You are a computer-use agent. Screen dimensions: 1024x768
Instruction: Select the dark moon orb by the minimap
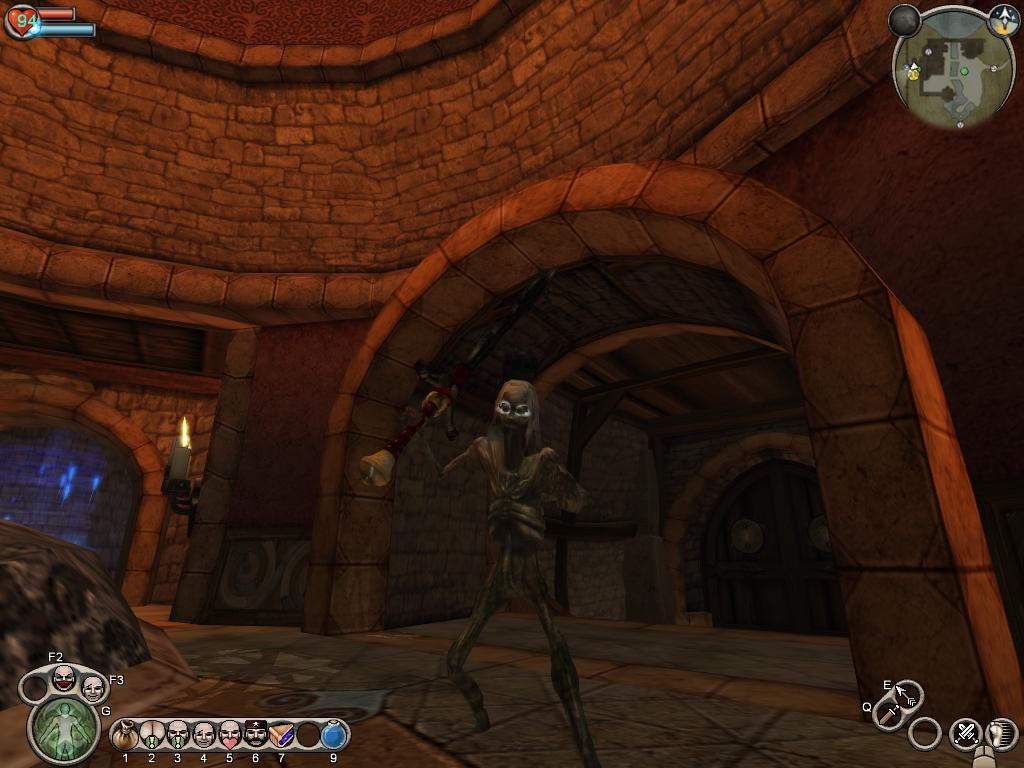tap(904, 20)
